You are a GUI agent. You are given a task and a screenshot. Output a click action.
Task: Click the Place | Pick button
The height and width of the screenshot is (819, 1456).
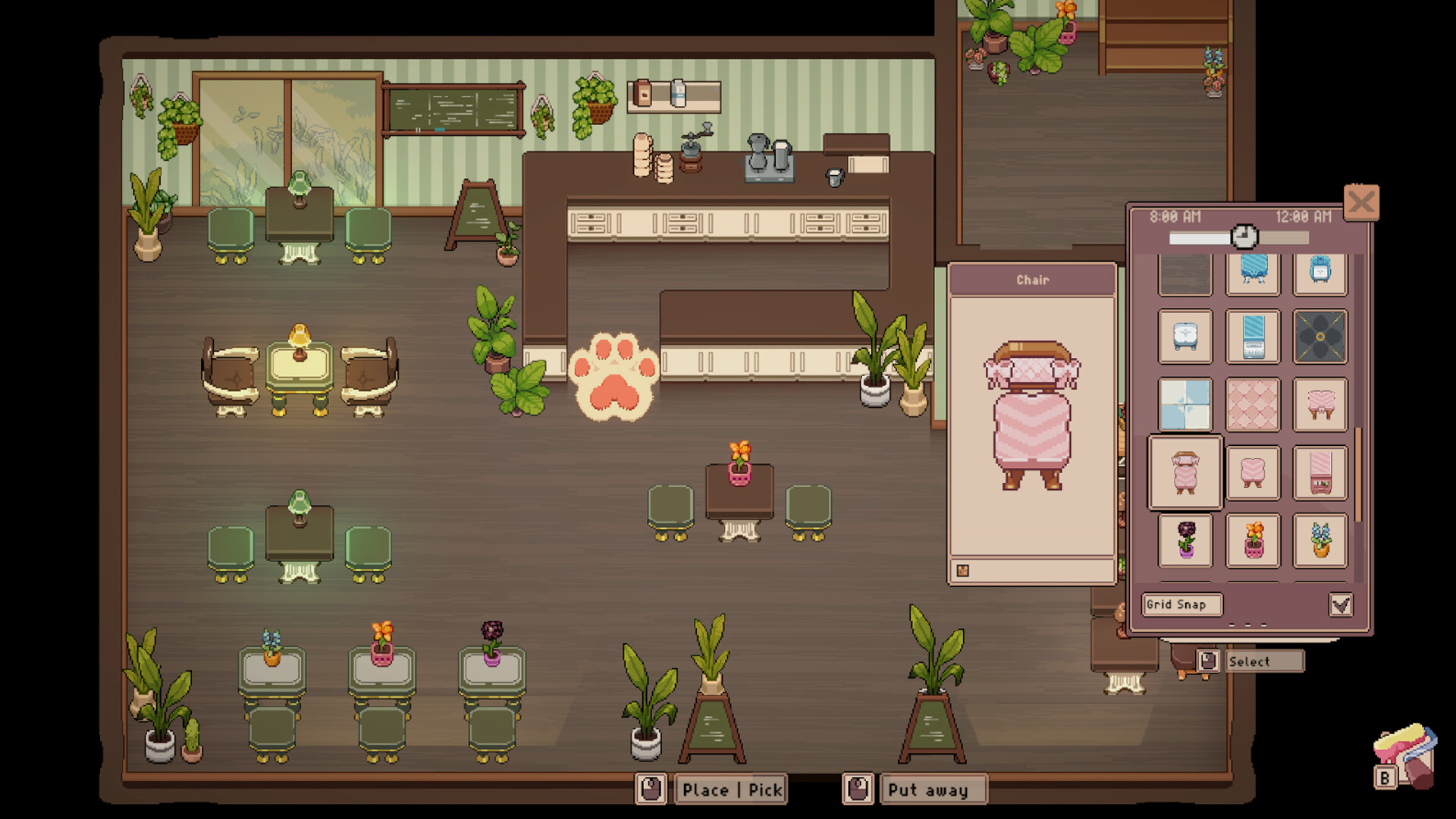730,790
